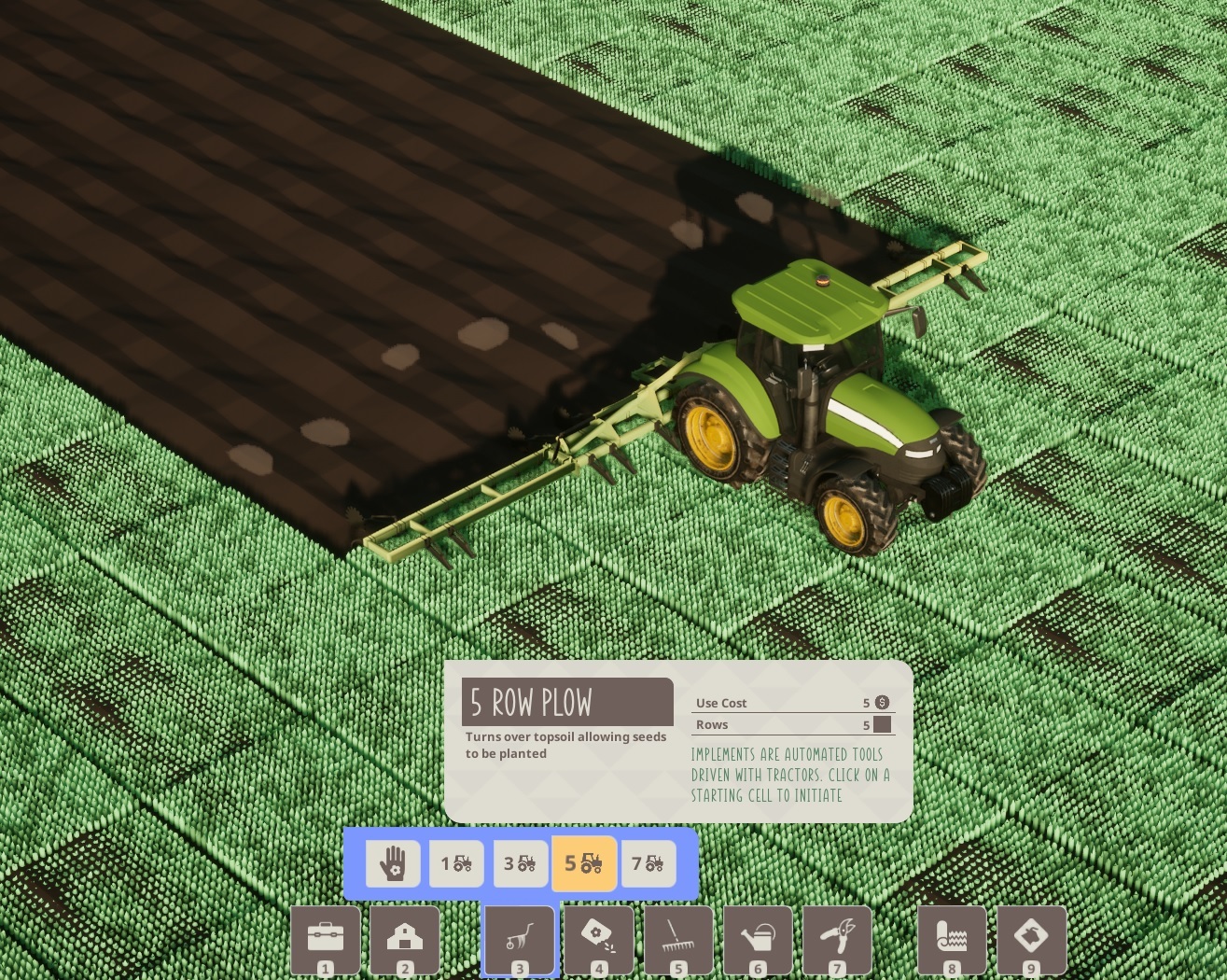Click the Rows value indicator square
Screen dimensions: 1227x980
[x=882, y=724]
